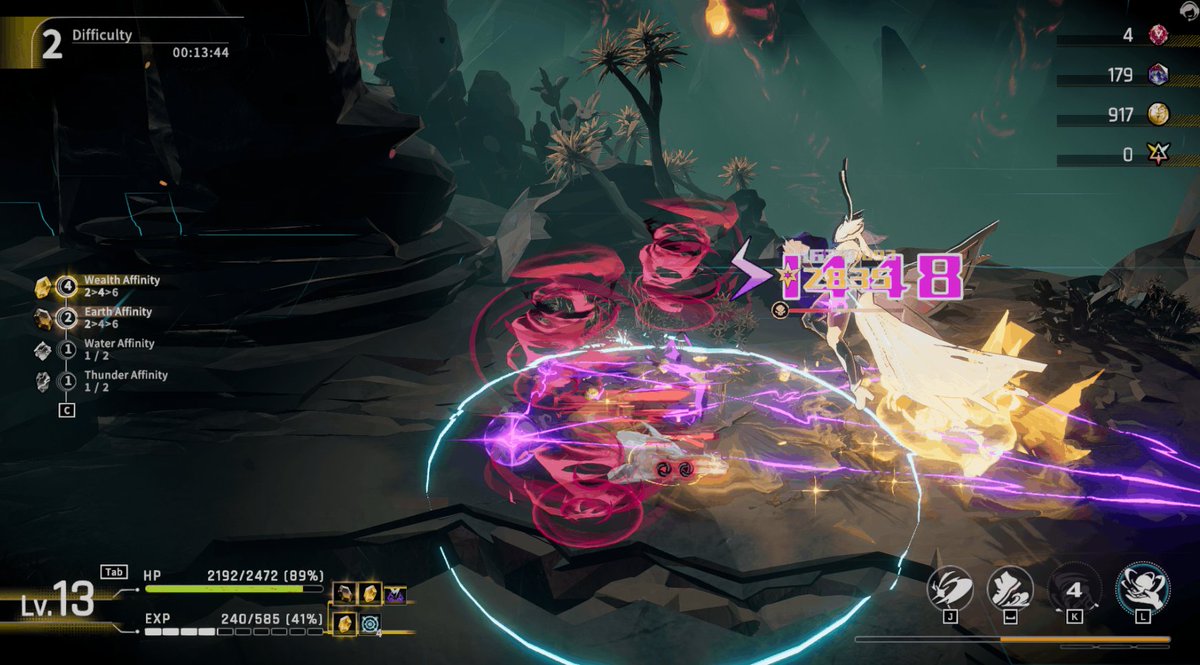
Task: Click the skill icon on cooldown showing 4
Action: click(x=1074, y=588)
